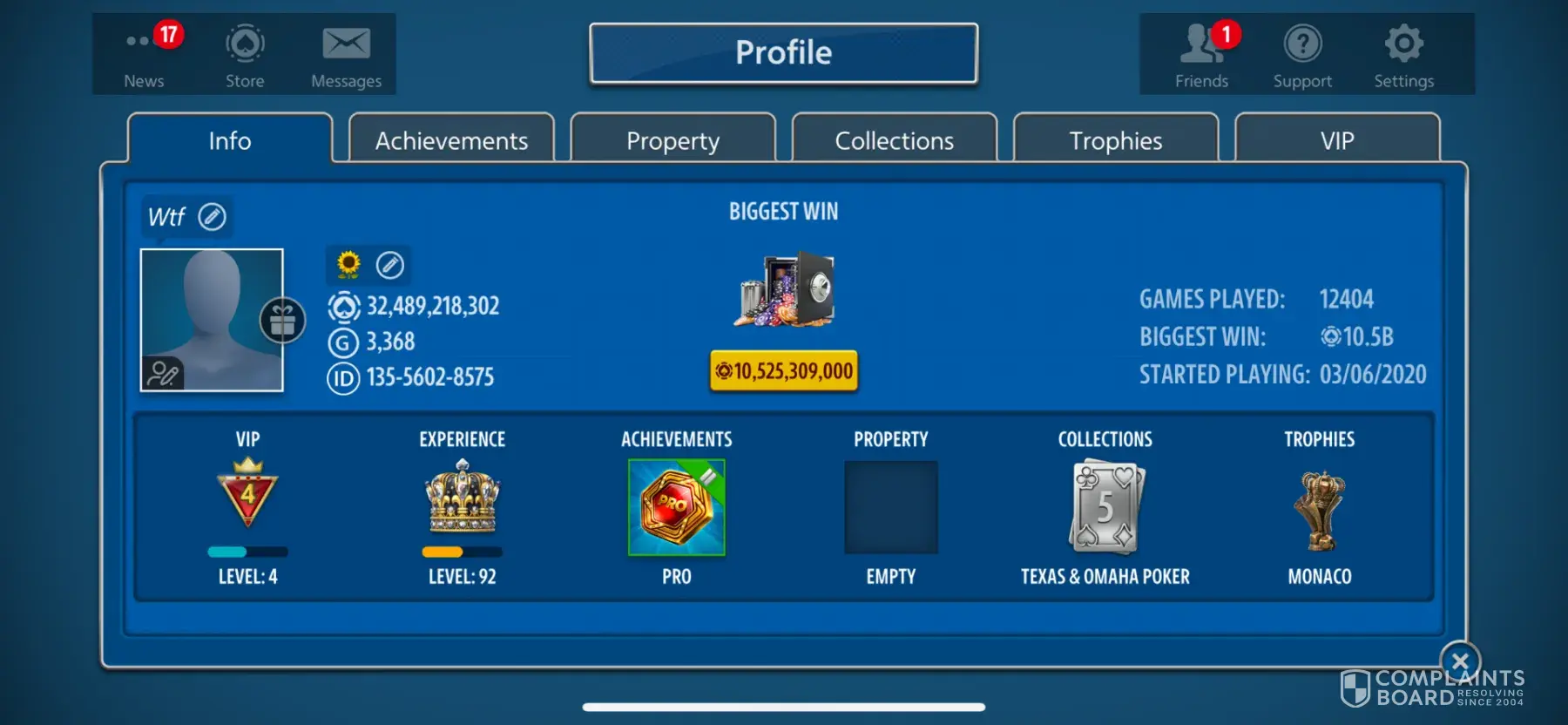The image size is (1568, 725).
Task: Open the VIP tab
Action: point(1336,140)
